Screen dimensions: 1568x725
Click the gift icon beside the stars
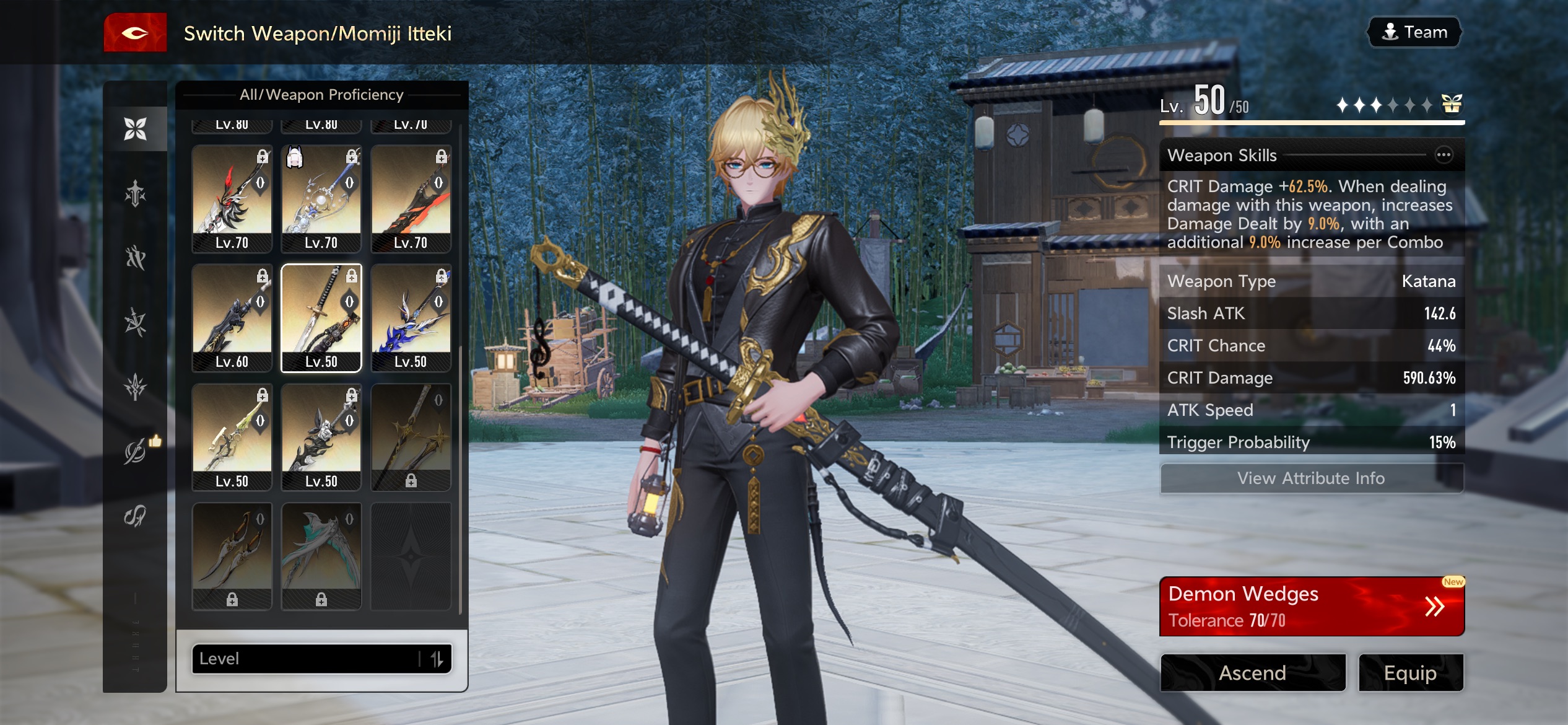pos(1452,104)
